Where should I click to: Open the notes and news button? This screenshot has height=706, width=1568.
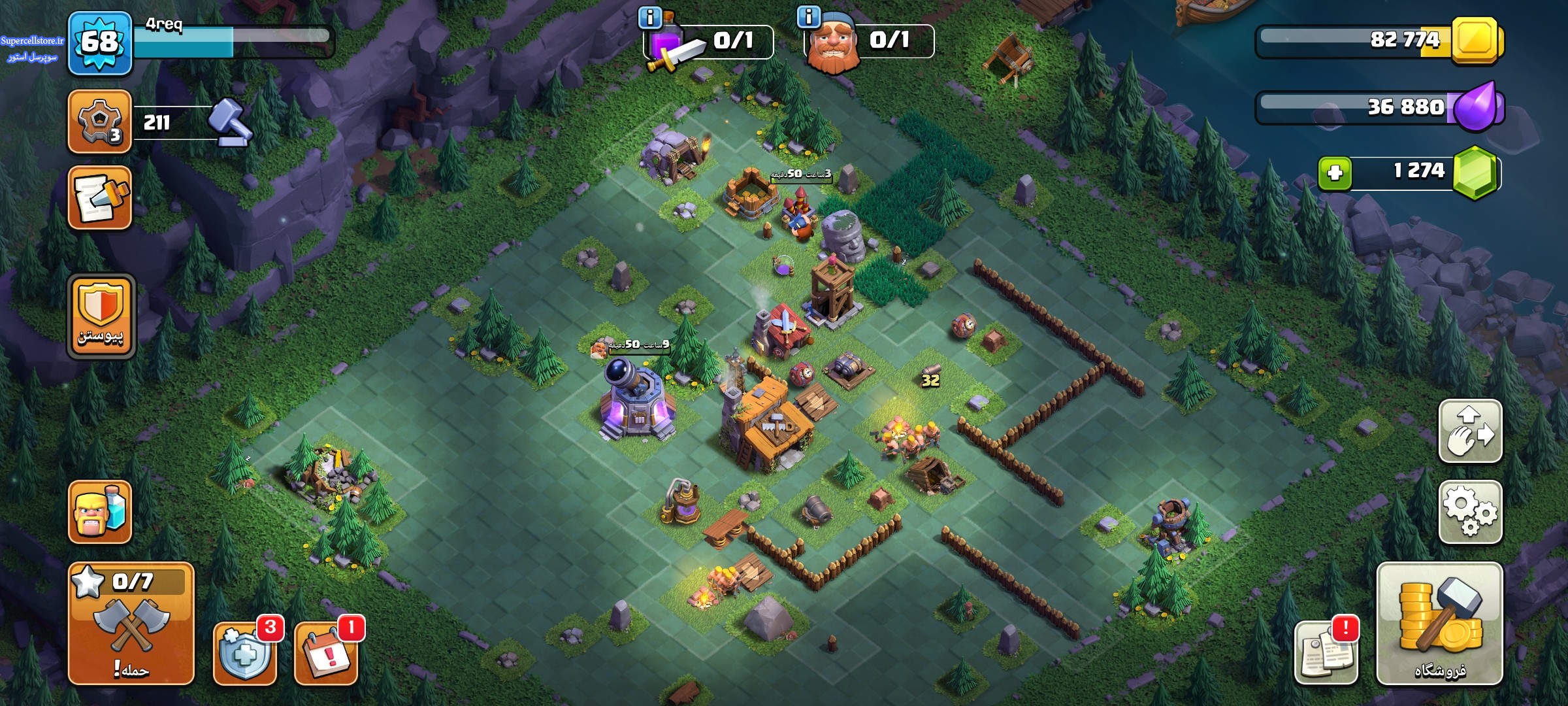click(1326, 652)
